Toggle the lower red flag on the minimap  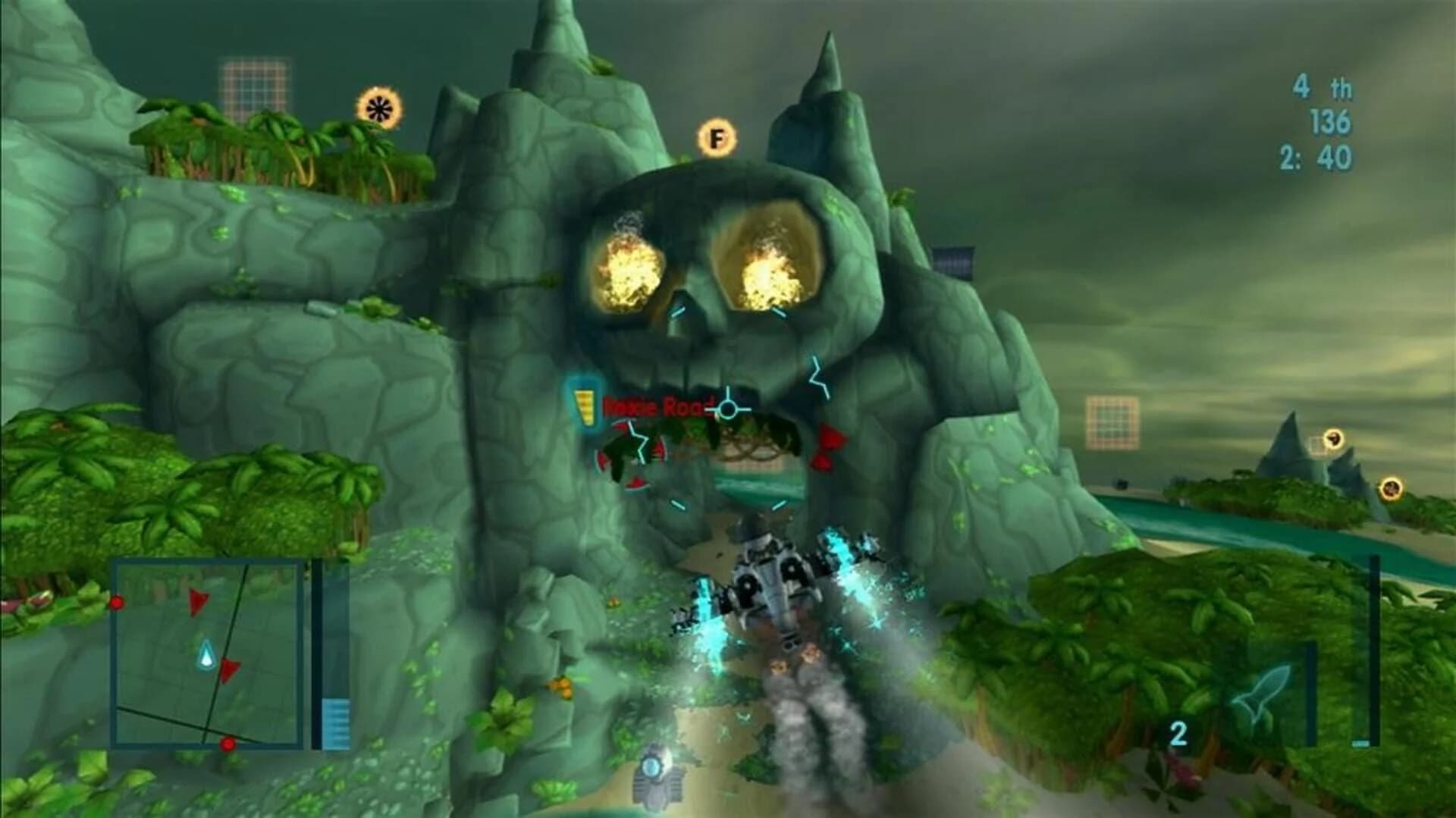[231, 670]
